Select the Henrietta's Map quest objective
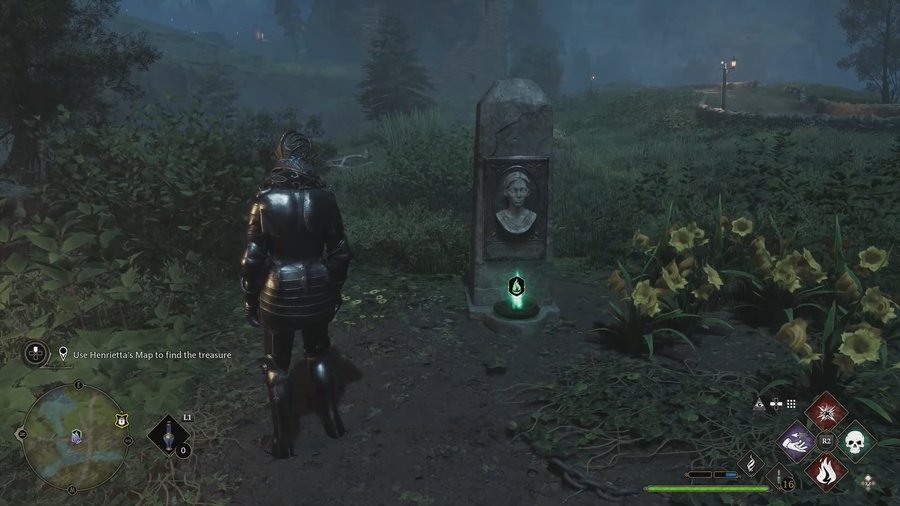 [150, 353]
